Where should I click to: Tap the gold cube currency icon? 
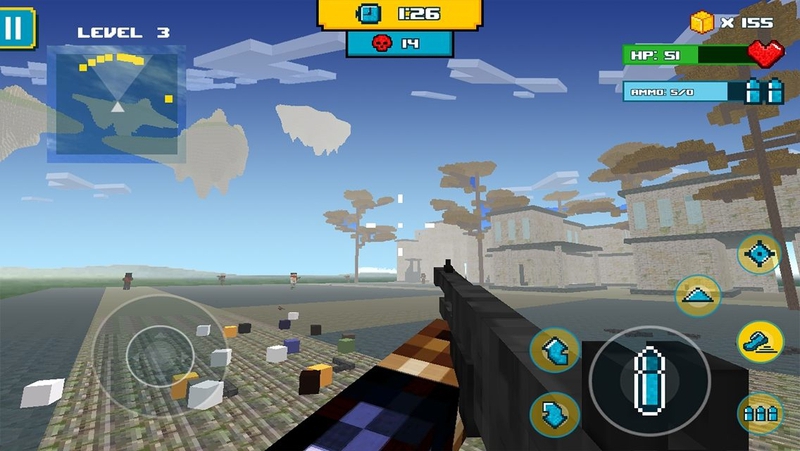coord(703,21)
